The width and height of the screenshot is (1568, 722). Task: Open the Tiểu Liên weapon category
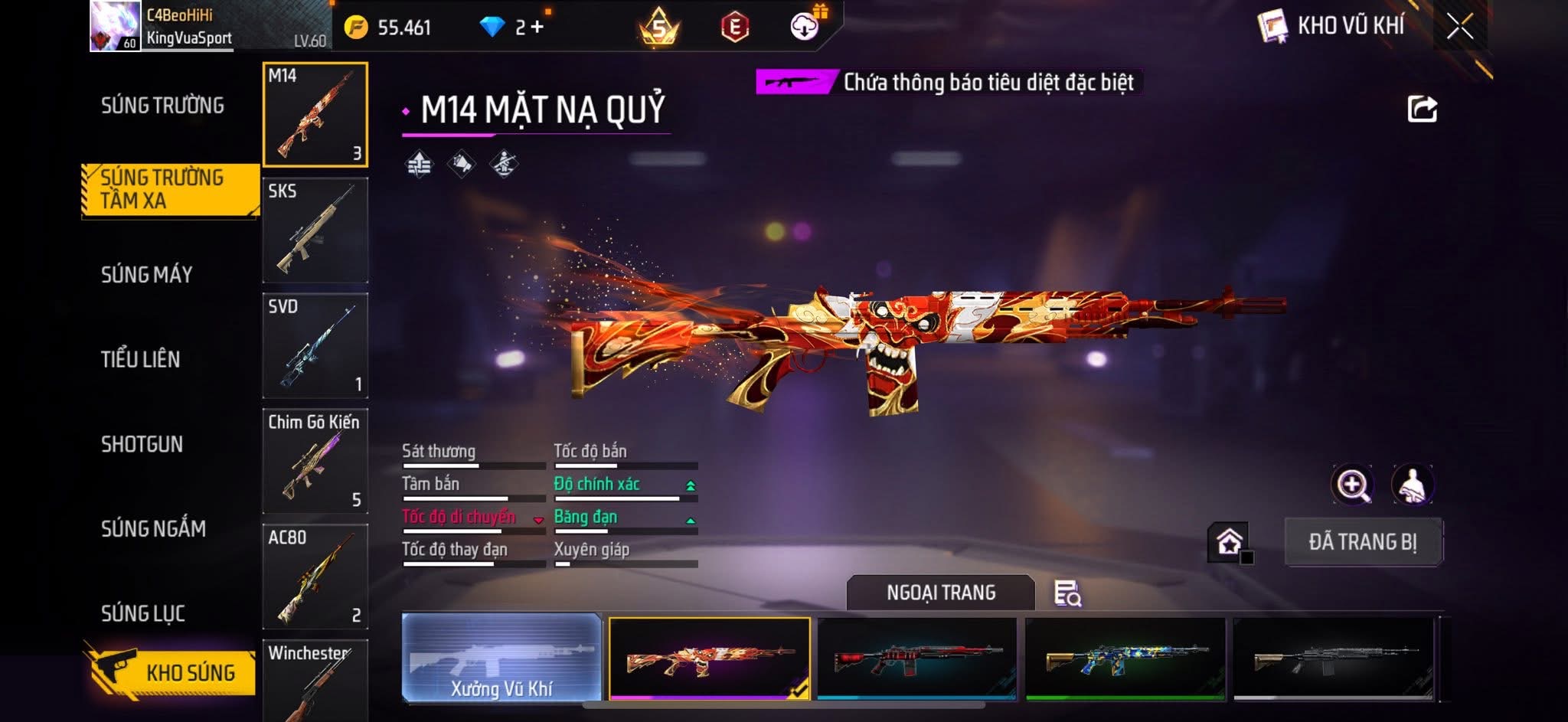140,359
